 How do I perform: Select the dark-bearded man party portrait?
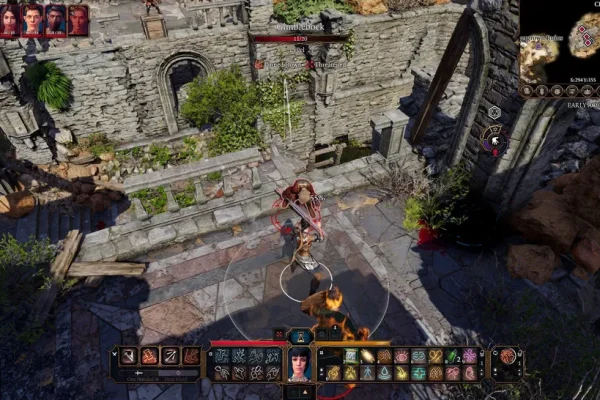pos(55,20)
